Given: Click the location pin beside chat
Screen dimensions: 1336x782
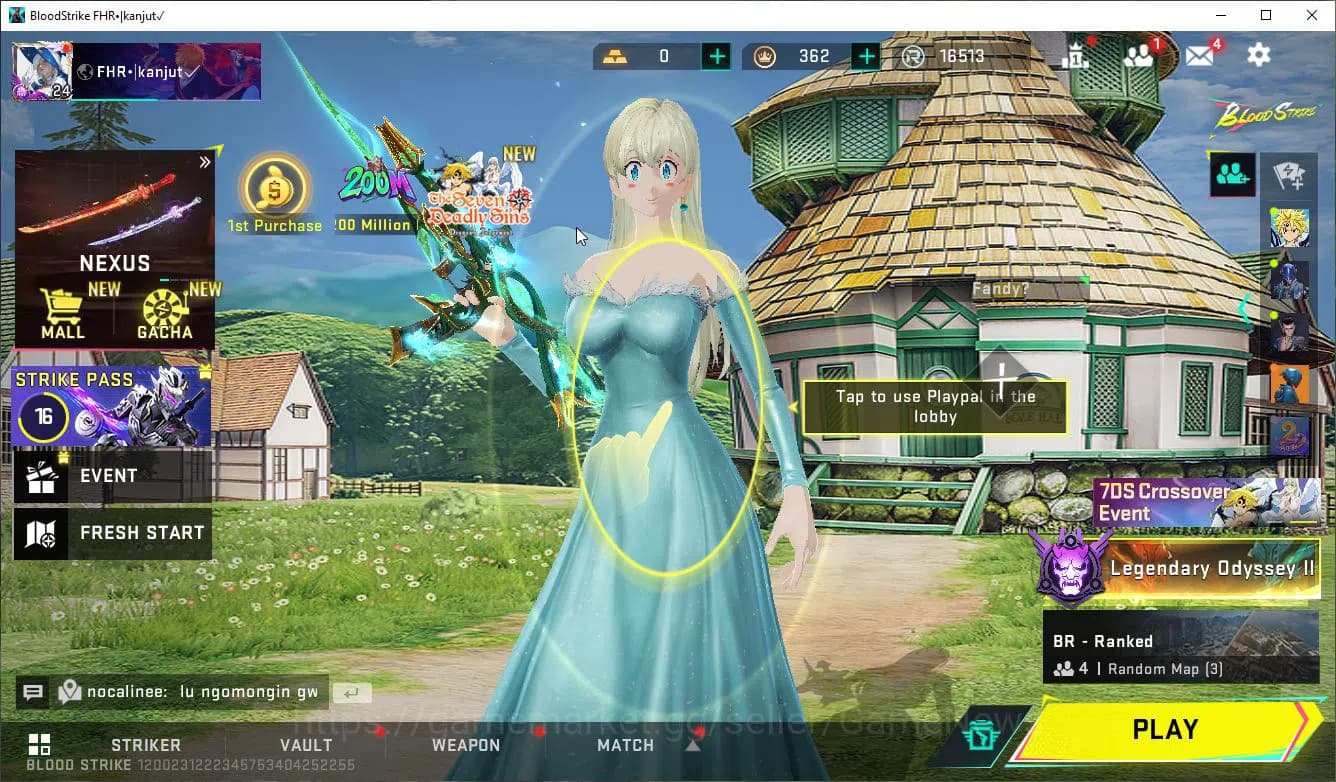Looking at the screenshot, I should click(69, 691).
